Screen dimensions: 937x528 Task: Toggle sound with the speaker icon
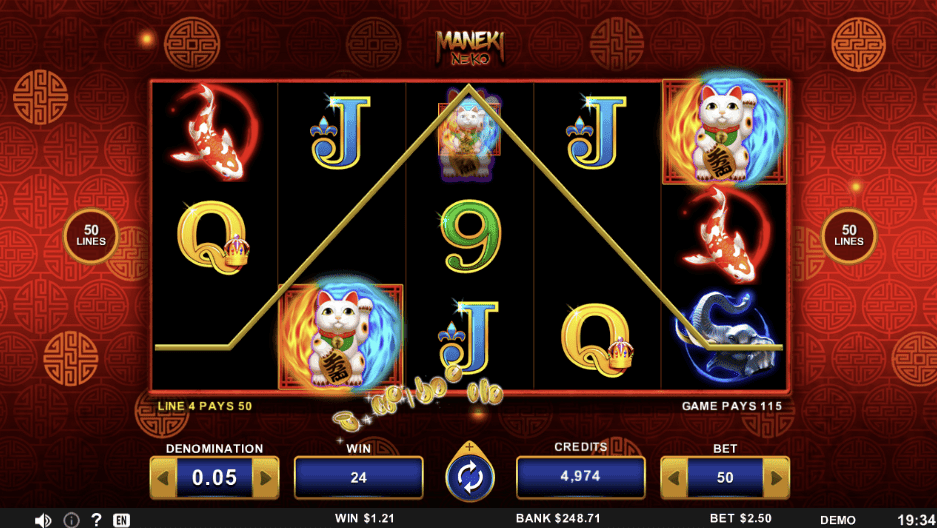pyautogui.click(x=43, y=520)
